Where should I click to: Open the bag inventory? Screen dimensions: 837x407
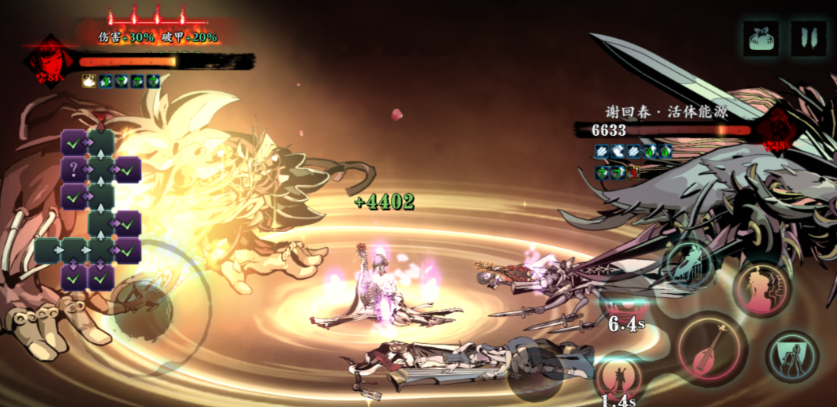761,38
